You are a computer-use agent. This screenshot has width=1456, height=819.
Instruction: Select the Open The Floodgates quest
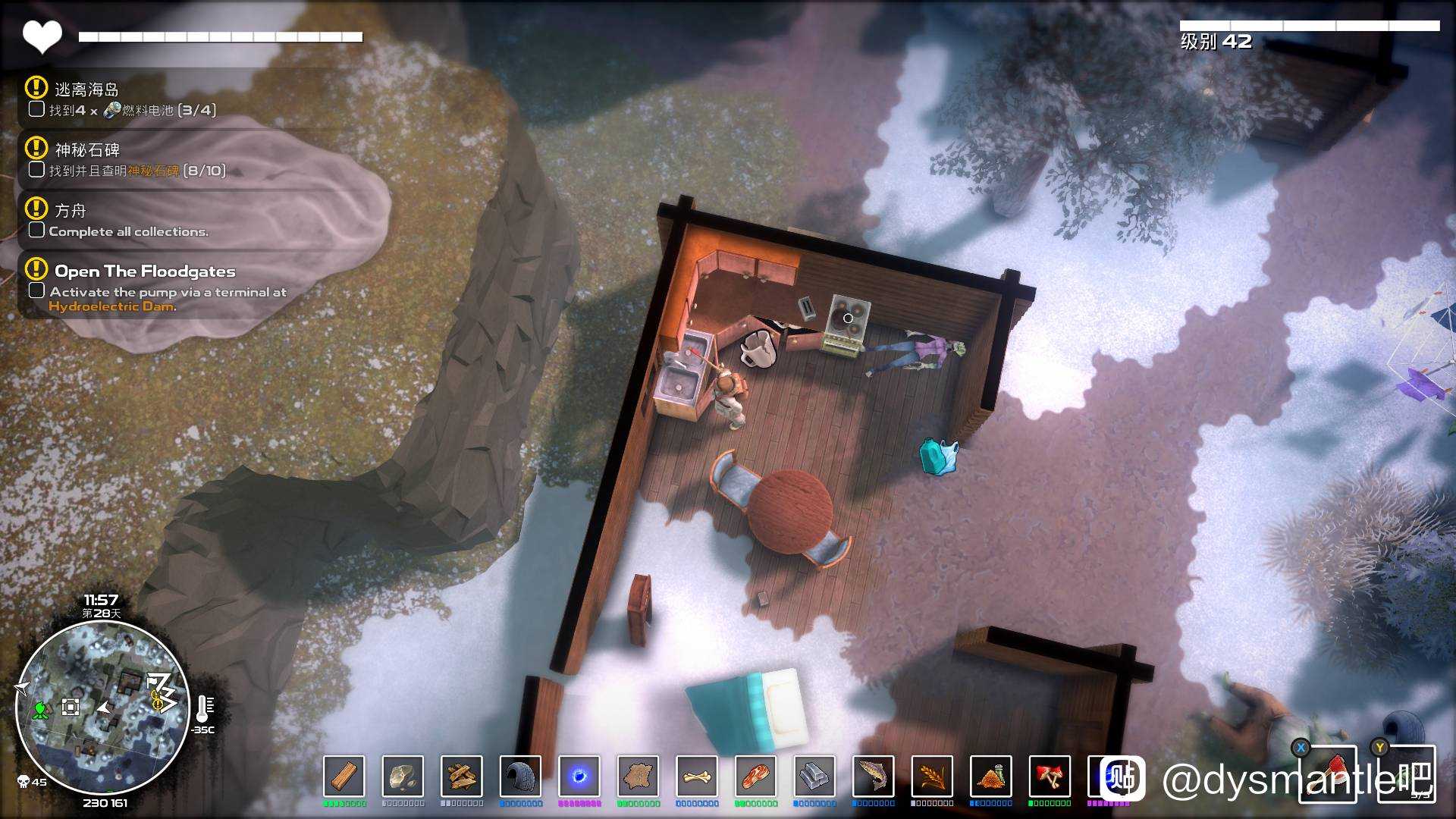pyautogui.click(x=145, y=271)
